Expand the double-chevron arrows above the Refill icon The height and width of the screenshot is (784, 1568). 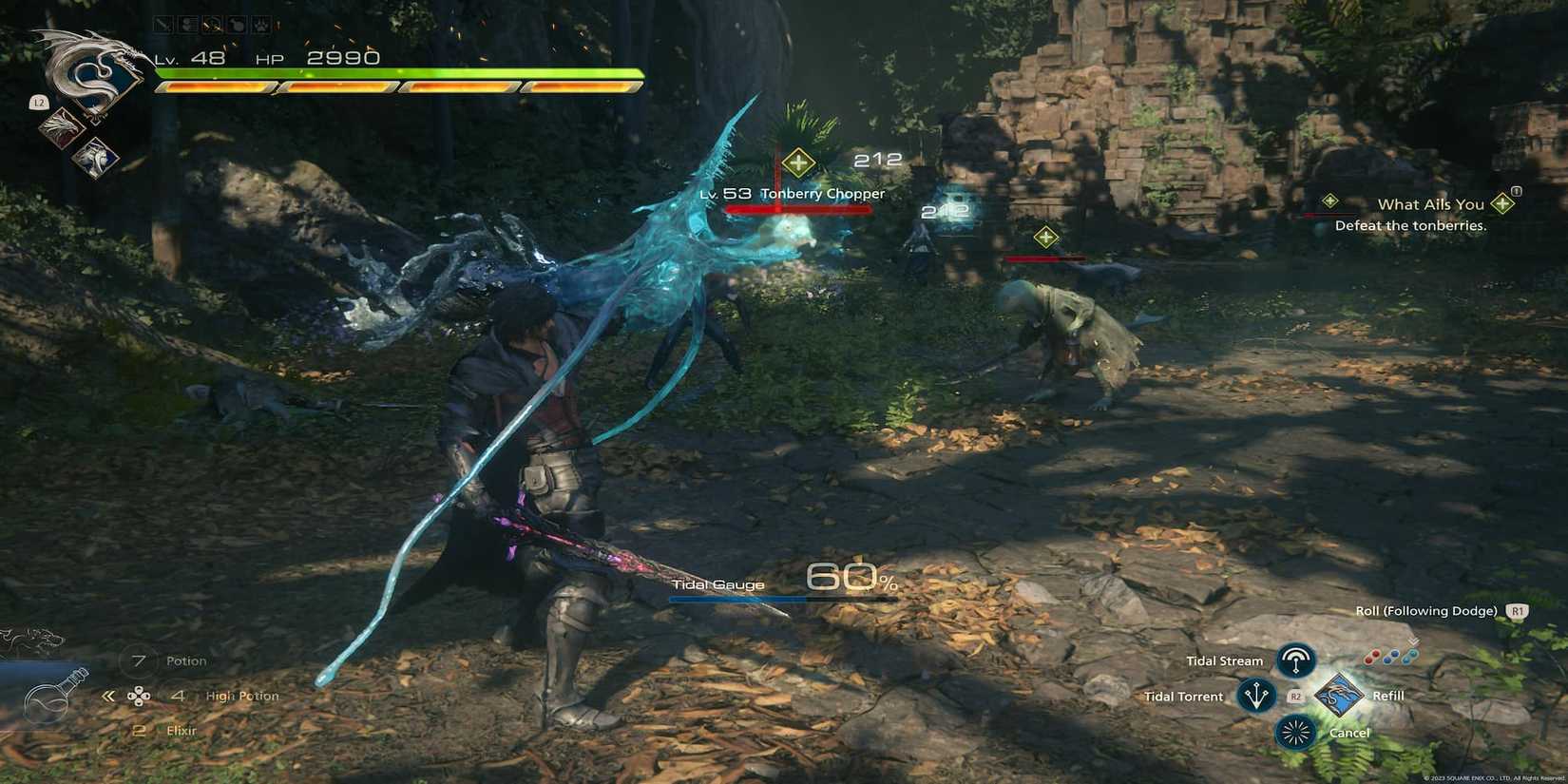point(1412,641)
